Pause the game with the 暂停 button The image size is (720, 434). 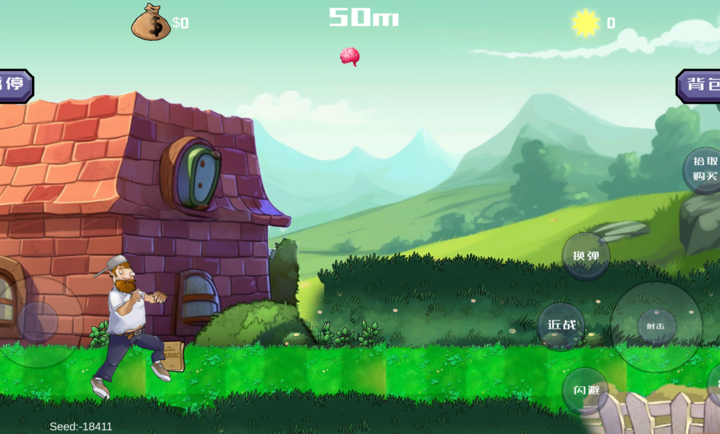14,85
